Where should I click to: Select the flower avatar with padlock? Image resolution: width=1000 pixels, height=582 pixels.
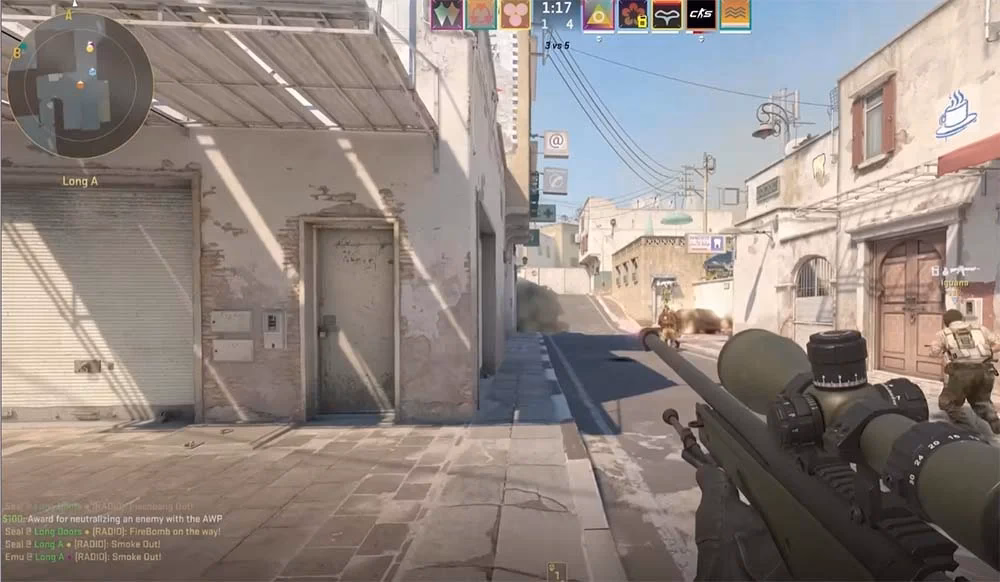[x=633, y=14]
